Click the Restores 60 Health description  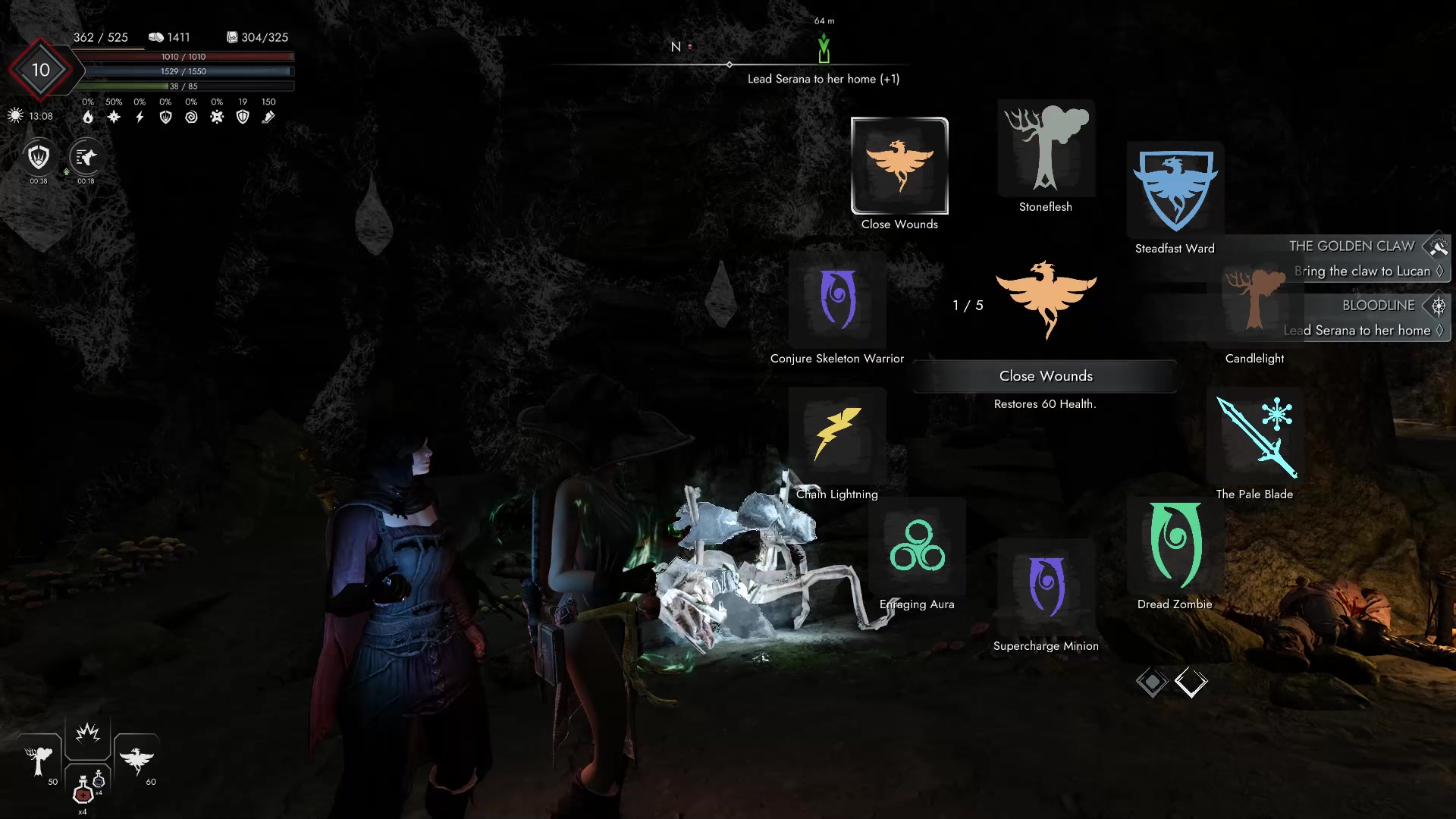coord(1045,404)
